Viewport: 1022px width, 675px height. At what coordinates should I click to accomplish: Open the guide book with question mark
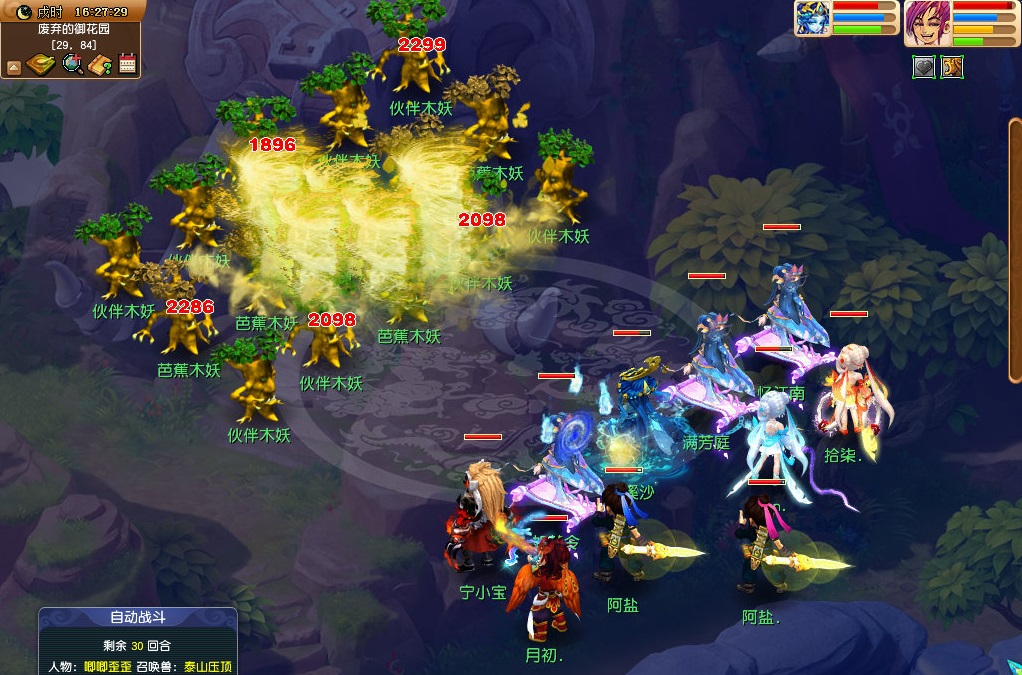click(100, 65)
